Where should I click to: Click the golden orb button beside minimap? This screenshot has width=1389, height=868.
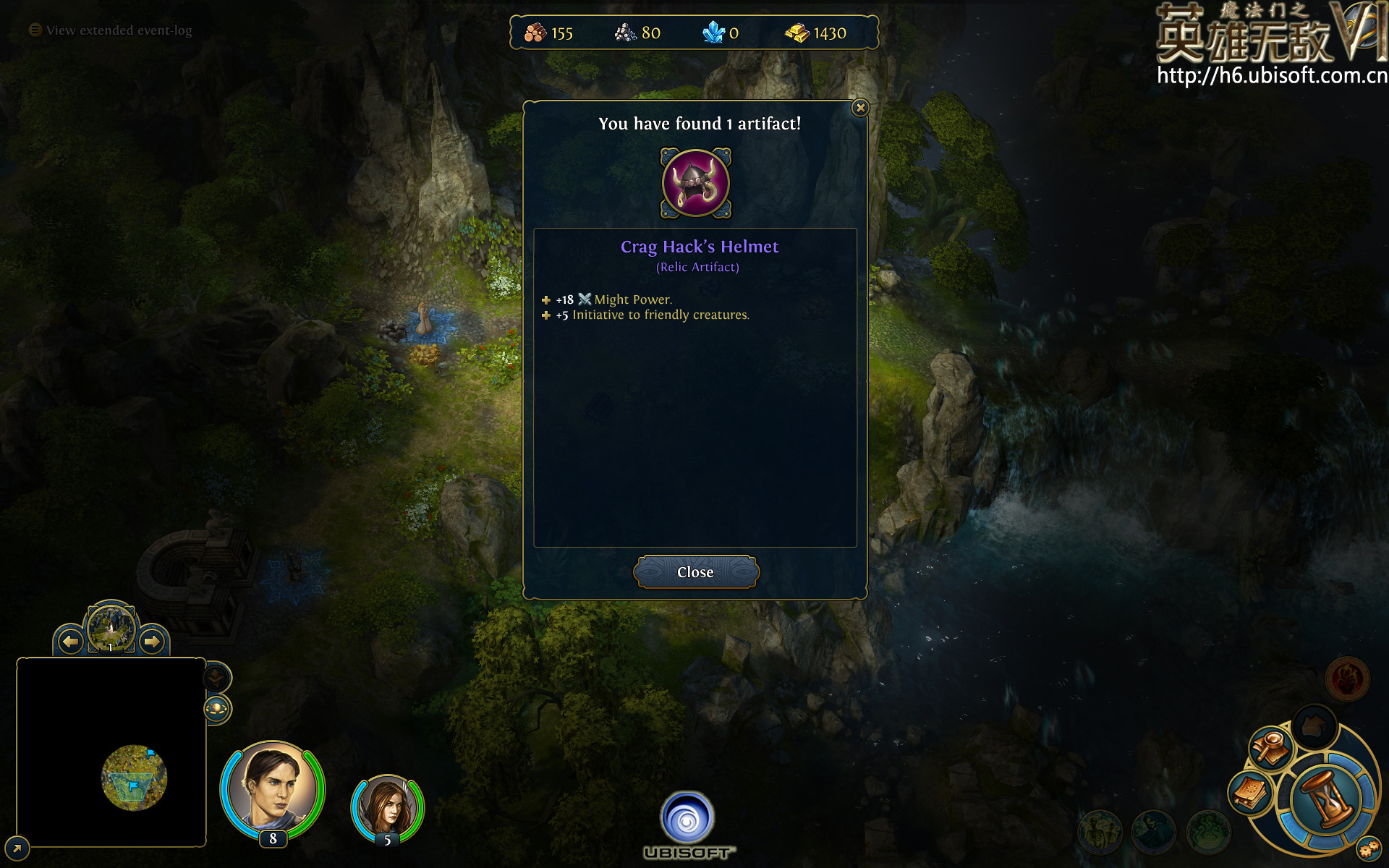pos(217,709)
